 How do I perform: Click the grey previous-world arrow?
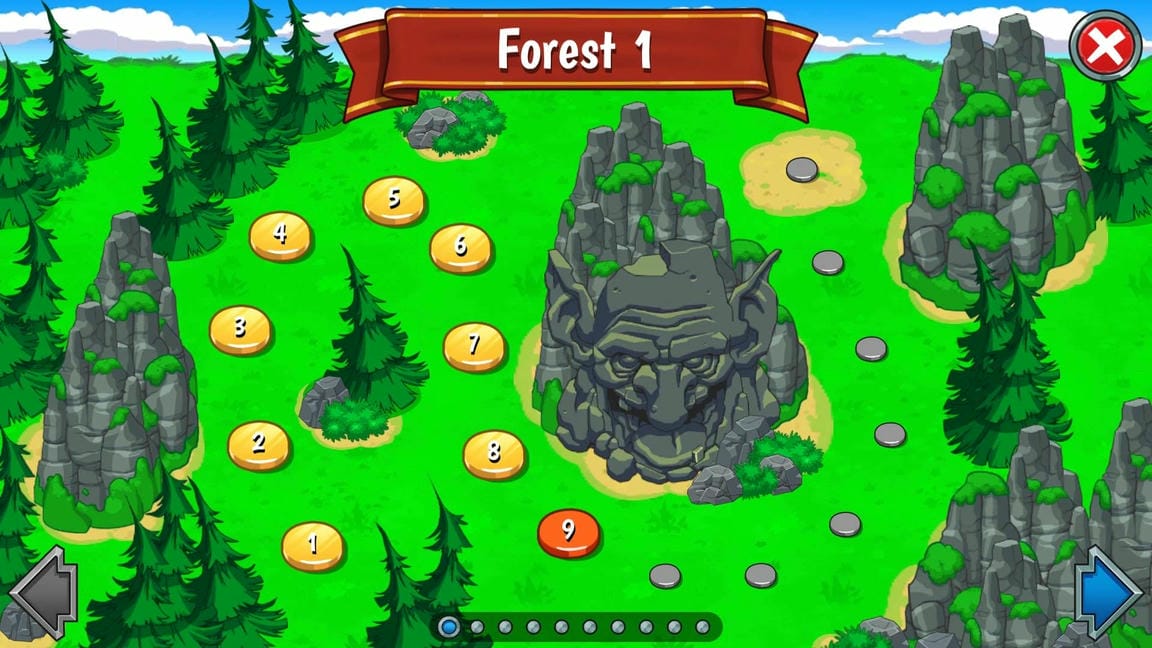[44, 592]
